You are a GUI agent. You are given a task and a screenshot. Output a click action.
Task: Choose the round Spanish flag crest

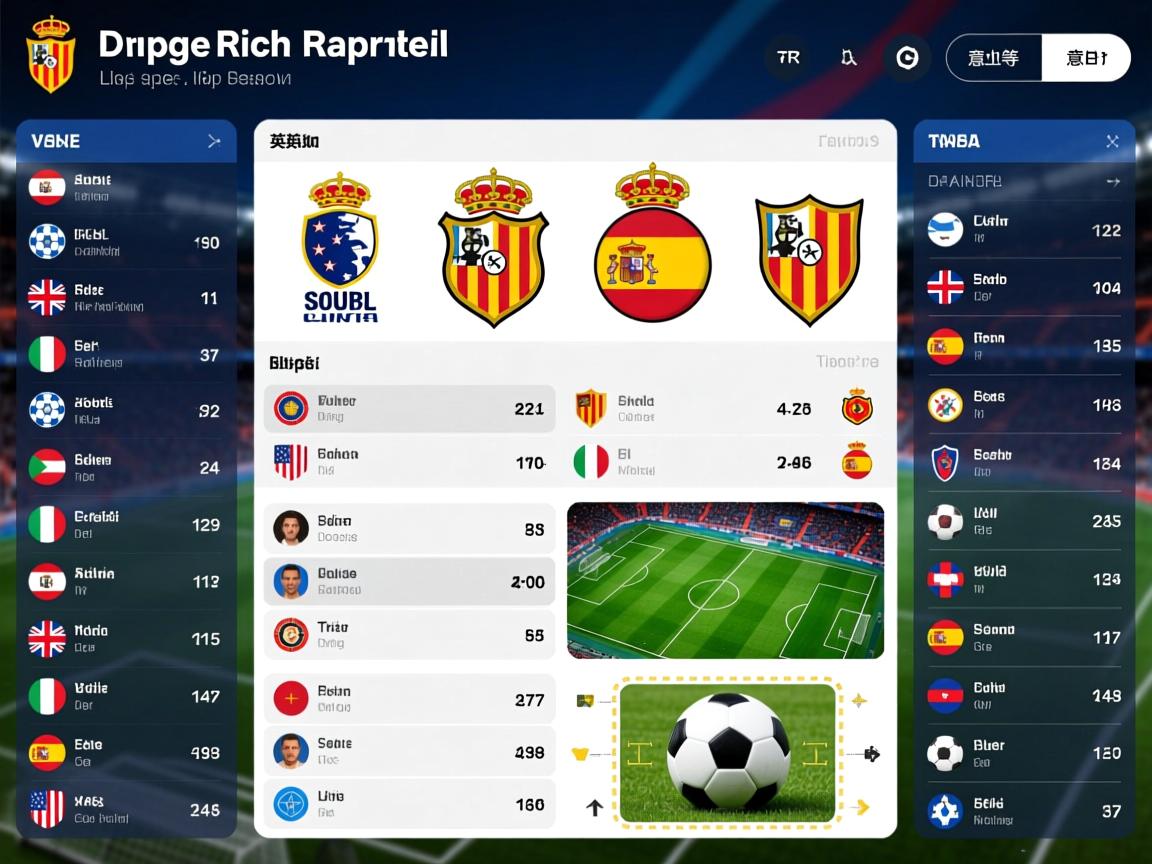[x=652, y=248]
